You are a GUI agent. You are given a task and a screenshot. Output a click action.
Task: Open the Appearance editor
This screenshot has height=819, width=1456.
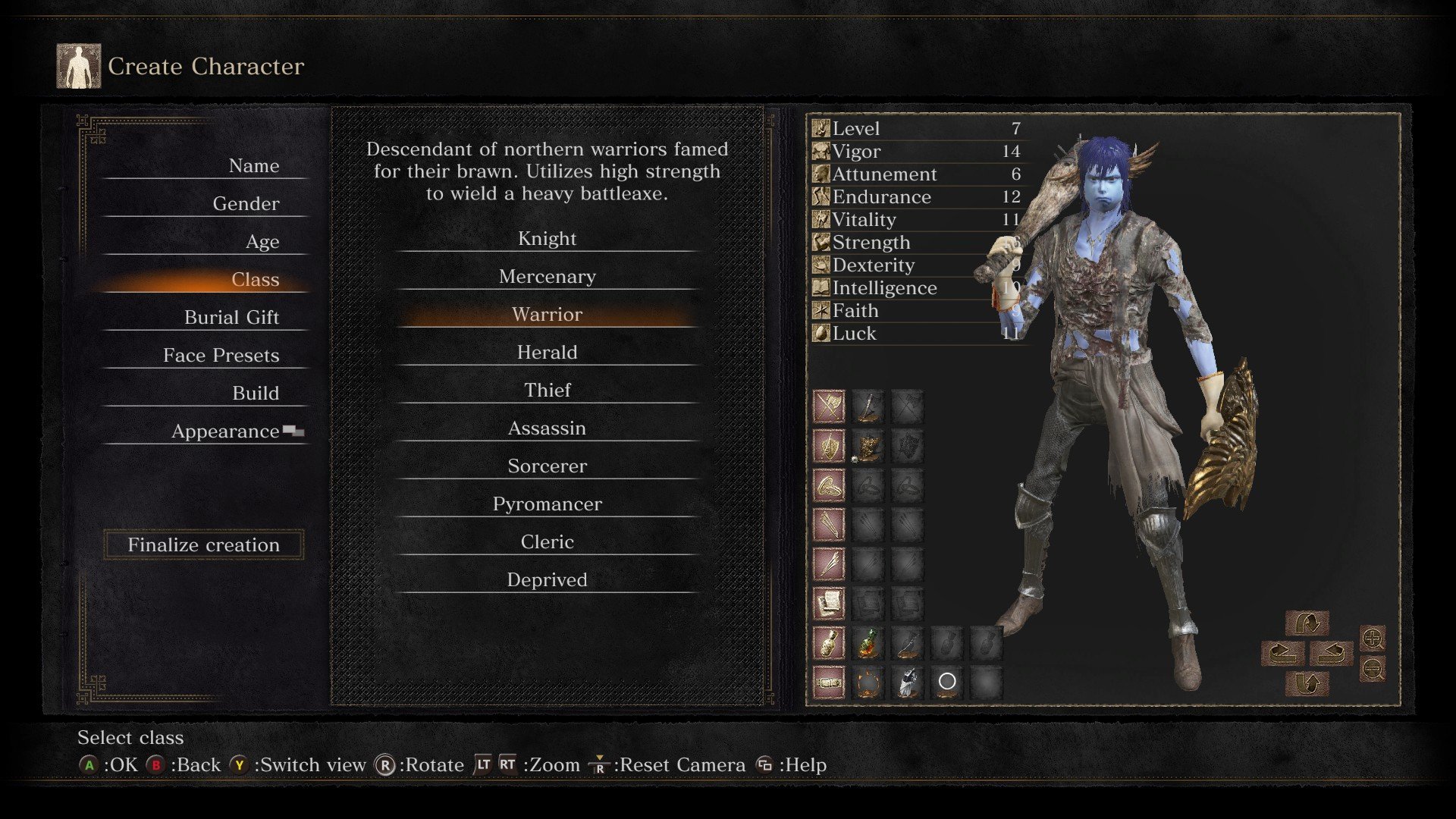tap(225, 431)
